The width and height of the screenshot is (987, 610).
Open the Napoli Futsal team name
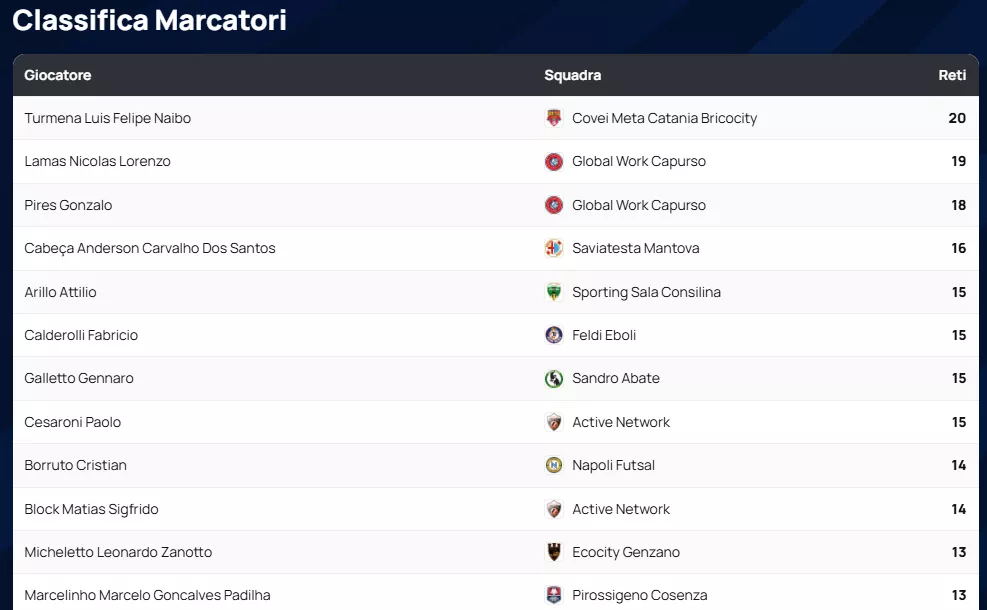pyautogui.click(x=613, y=465)
